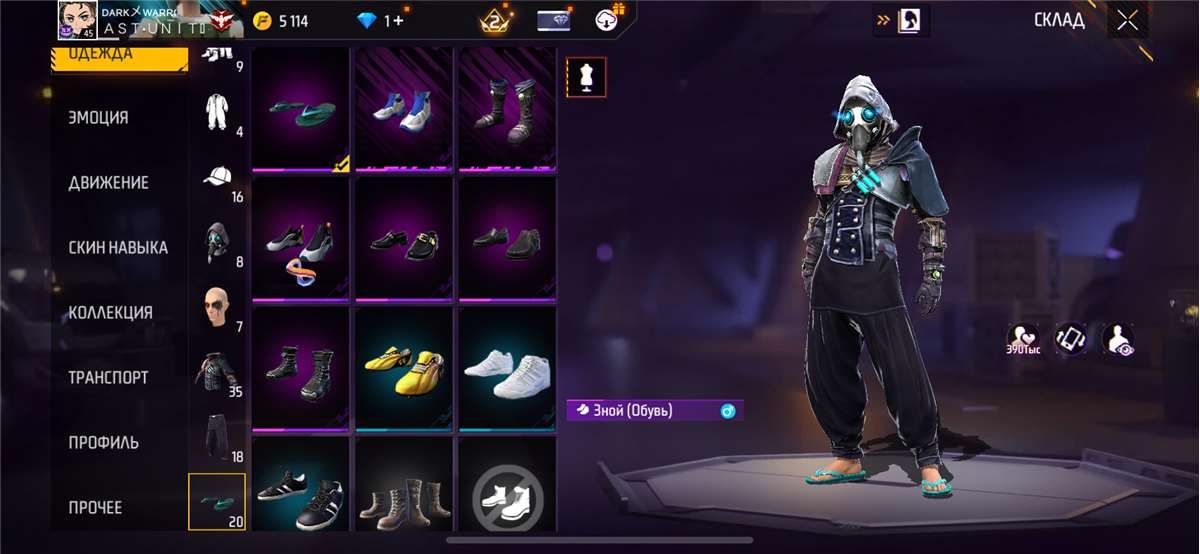
Task: Select the Скин навыка category
Action: 118,247
